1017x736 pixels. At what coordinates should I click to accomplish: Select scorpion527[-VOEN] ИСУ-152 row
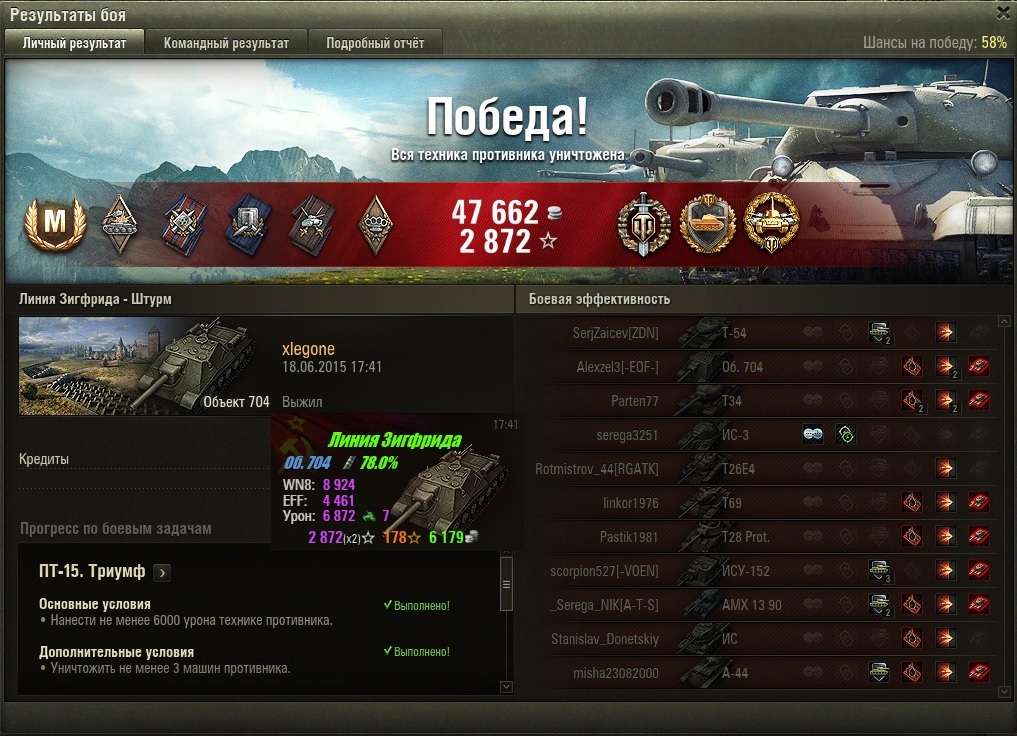coord(604,571)
